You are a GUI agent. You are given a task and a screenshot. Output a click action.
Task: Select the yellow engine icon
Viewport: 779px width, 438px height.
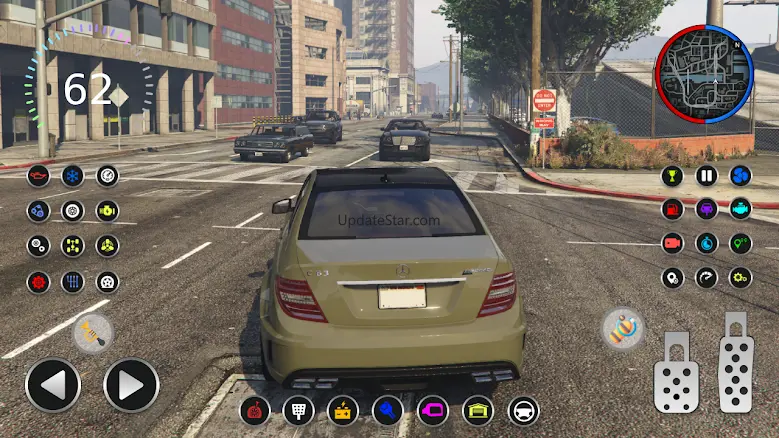click(107, 211)
